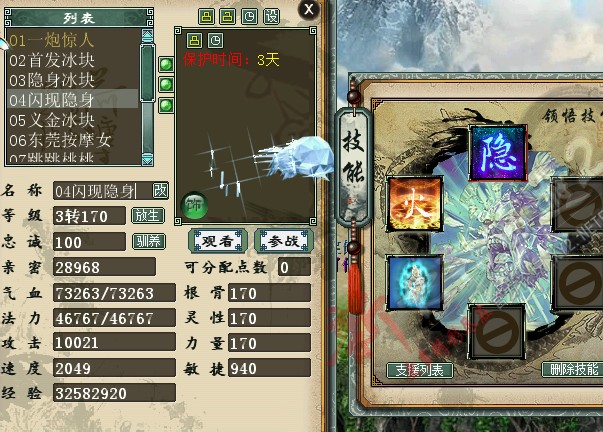
Task: Open the 支援列表 support list
Action: [x=420, y=370]
